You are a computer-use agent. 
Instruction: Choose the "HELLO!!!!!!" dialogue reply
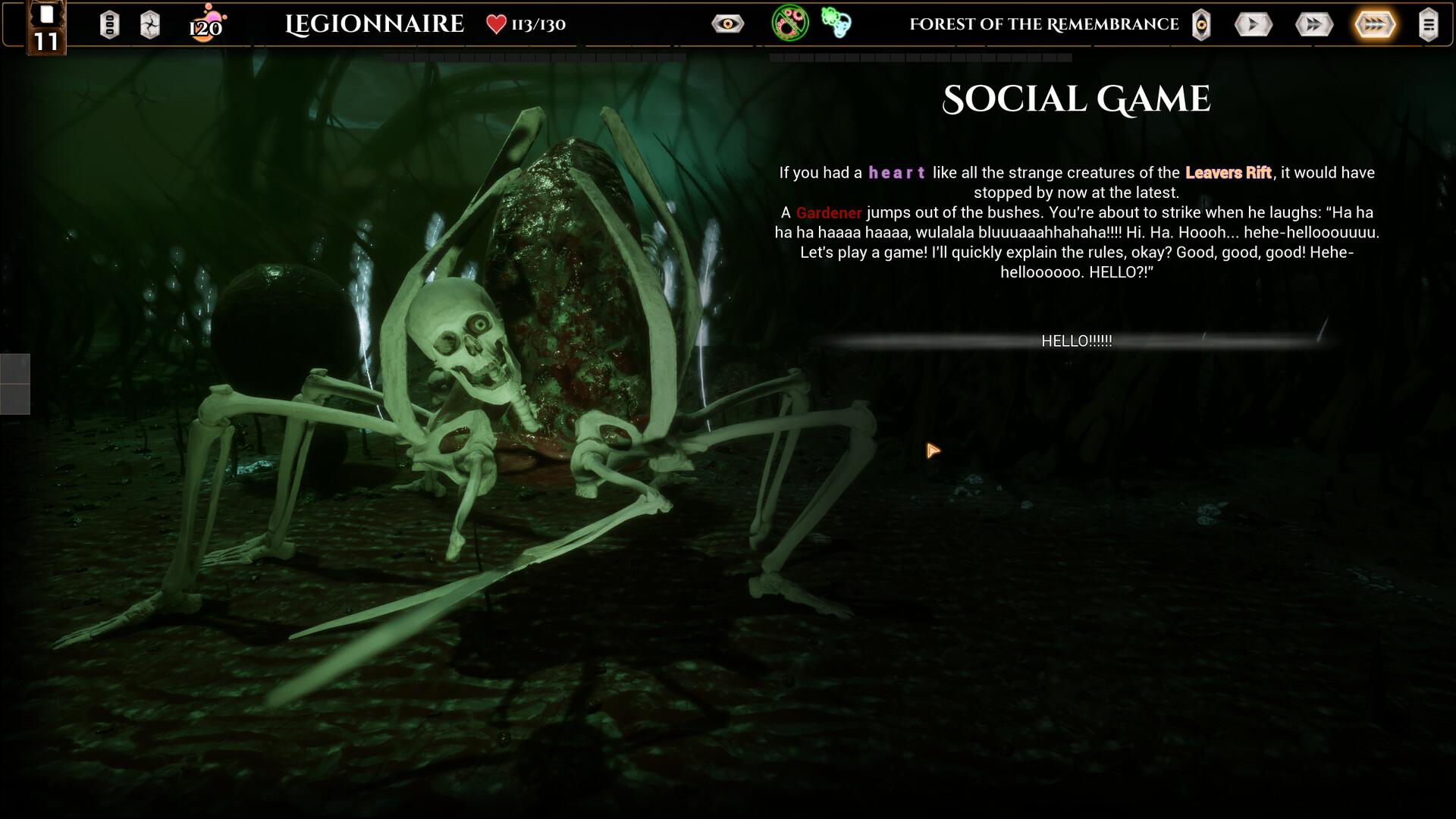1076,341
